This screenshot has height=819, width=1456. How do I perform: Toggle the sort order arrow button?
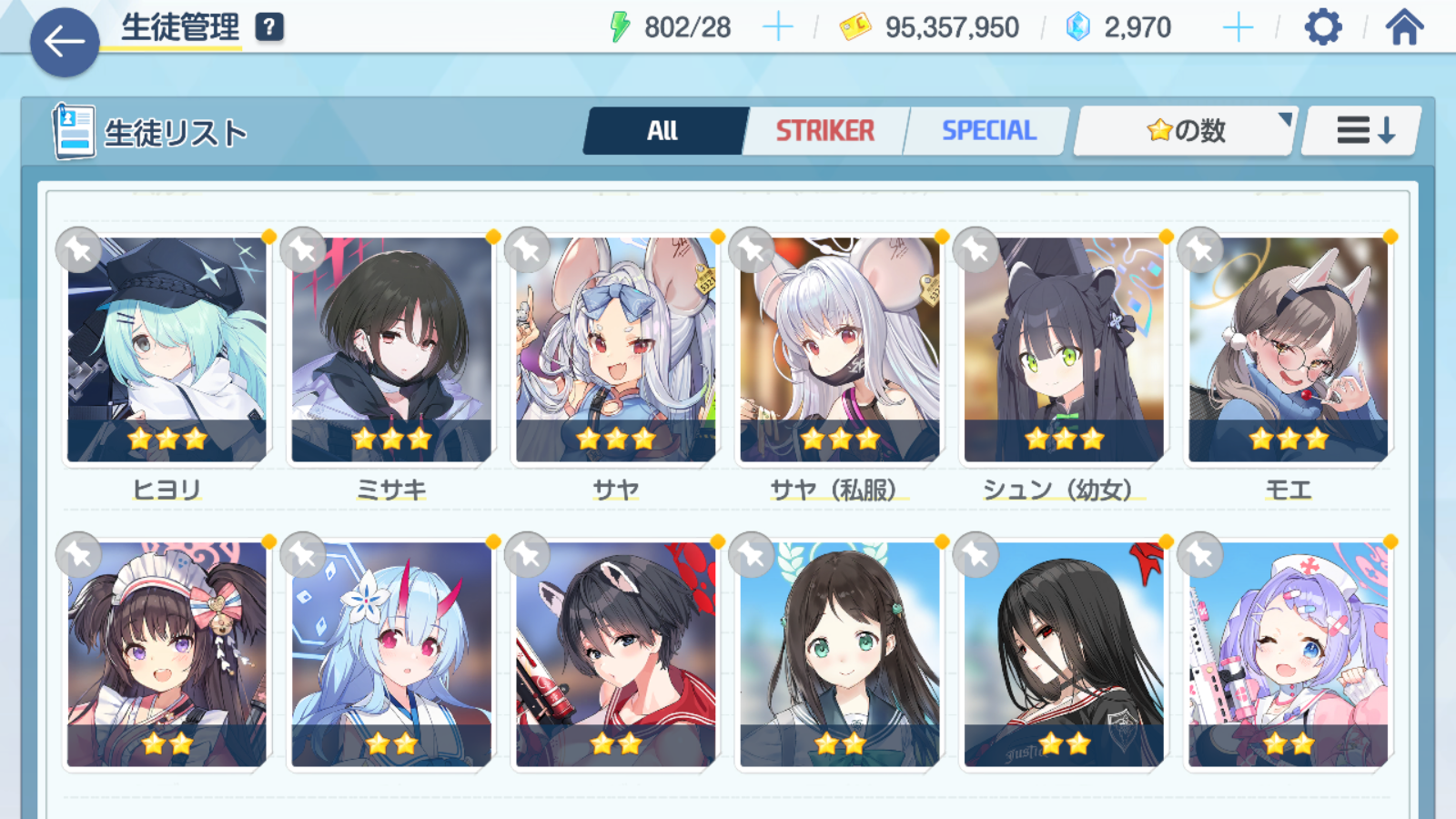pyautogui.click(x=1363, y=131)
